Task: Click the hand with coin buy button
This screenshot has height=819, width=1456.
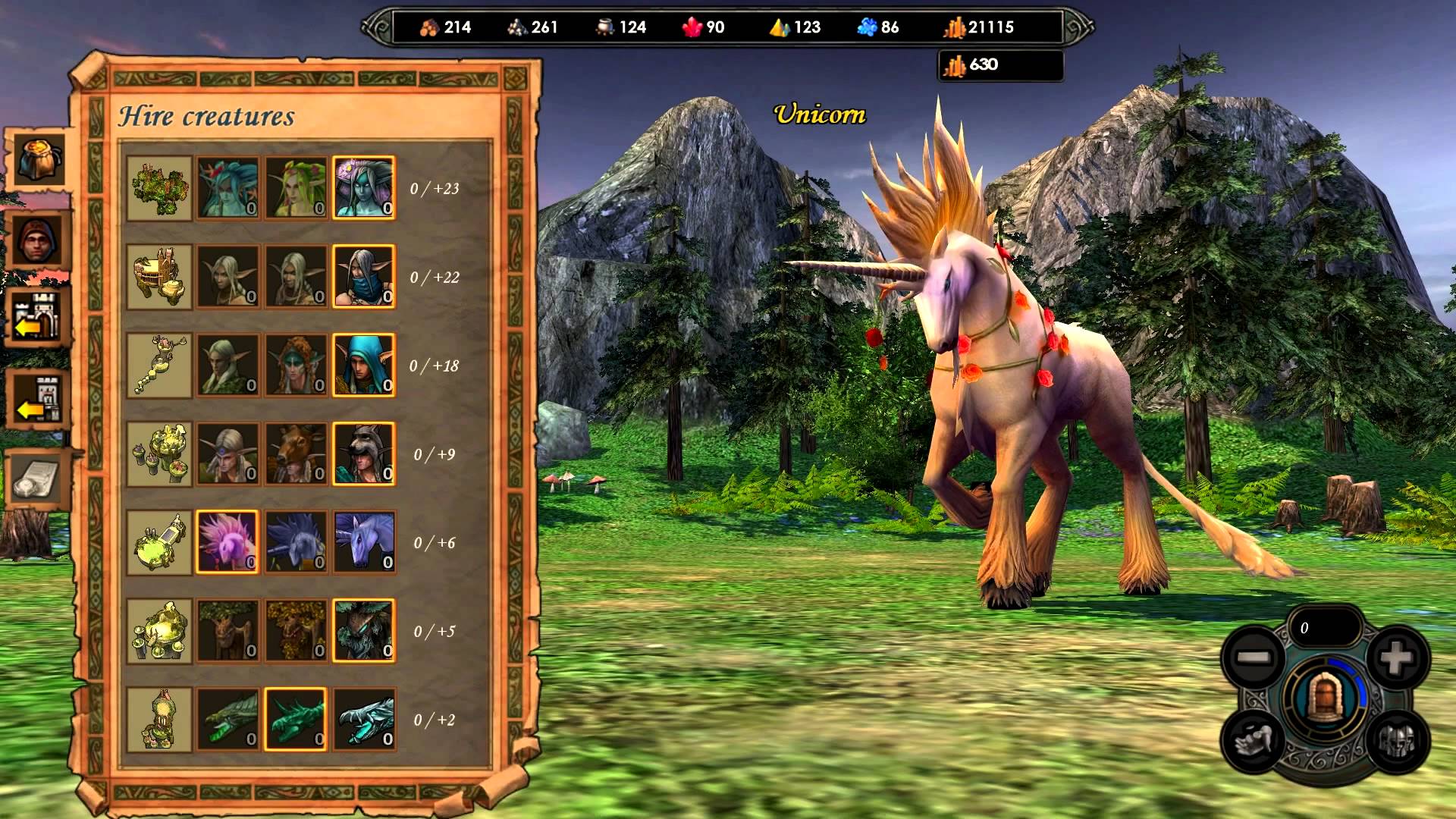Action: [1254, 742]
